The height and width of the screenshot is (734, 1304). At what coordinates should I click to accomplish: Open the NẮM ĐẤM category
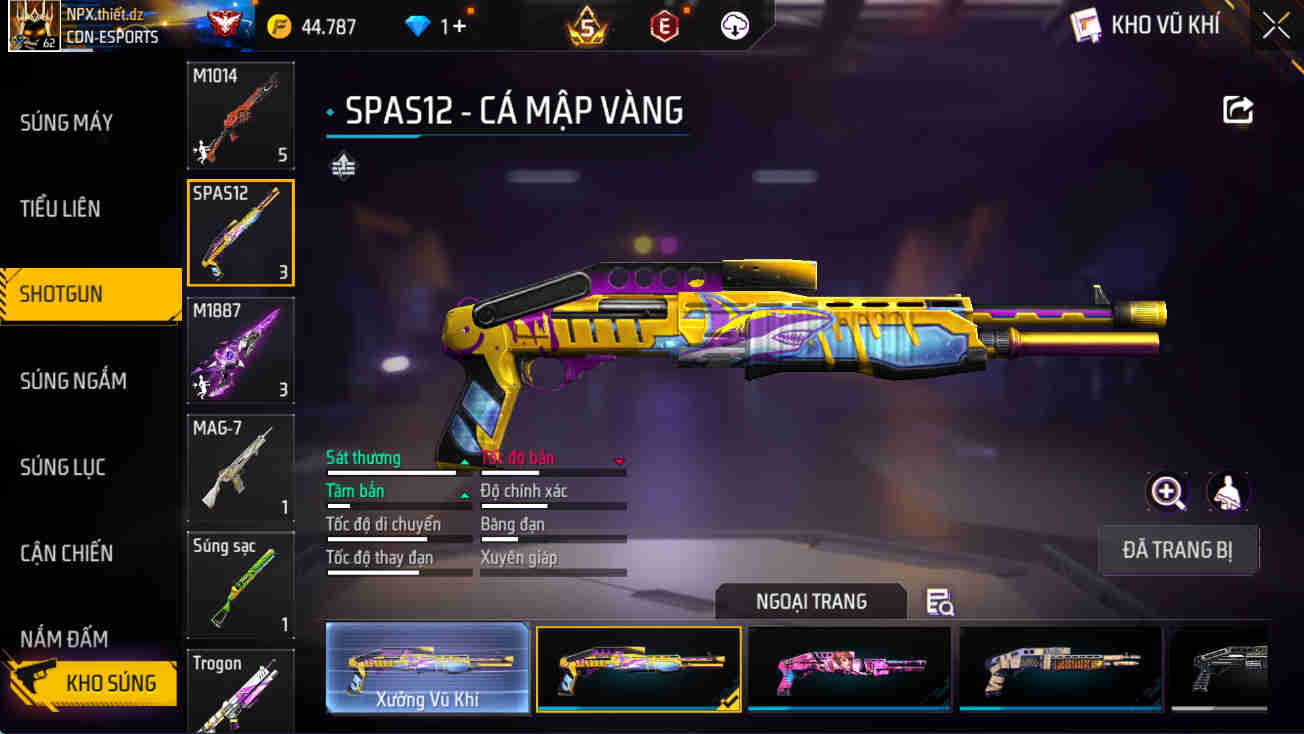click(x=64, y=637)
